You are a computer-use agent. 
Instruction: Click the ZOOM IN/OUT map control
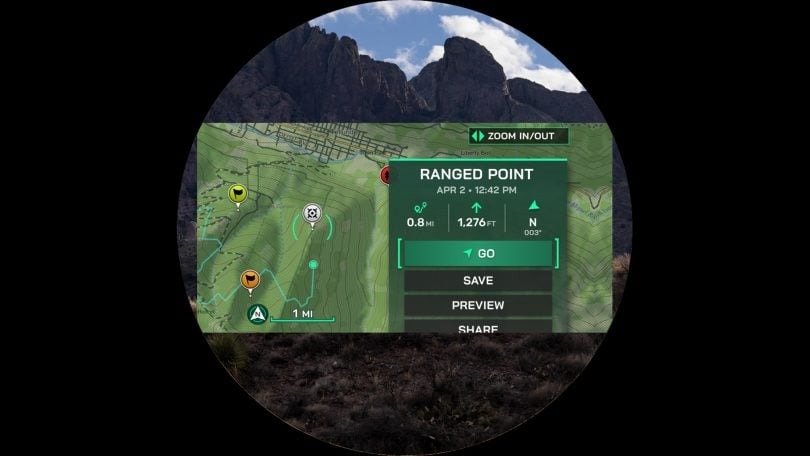[518, 136]
